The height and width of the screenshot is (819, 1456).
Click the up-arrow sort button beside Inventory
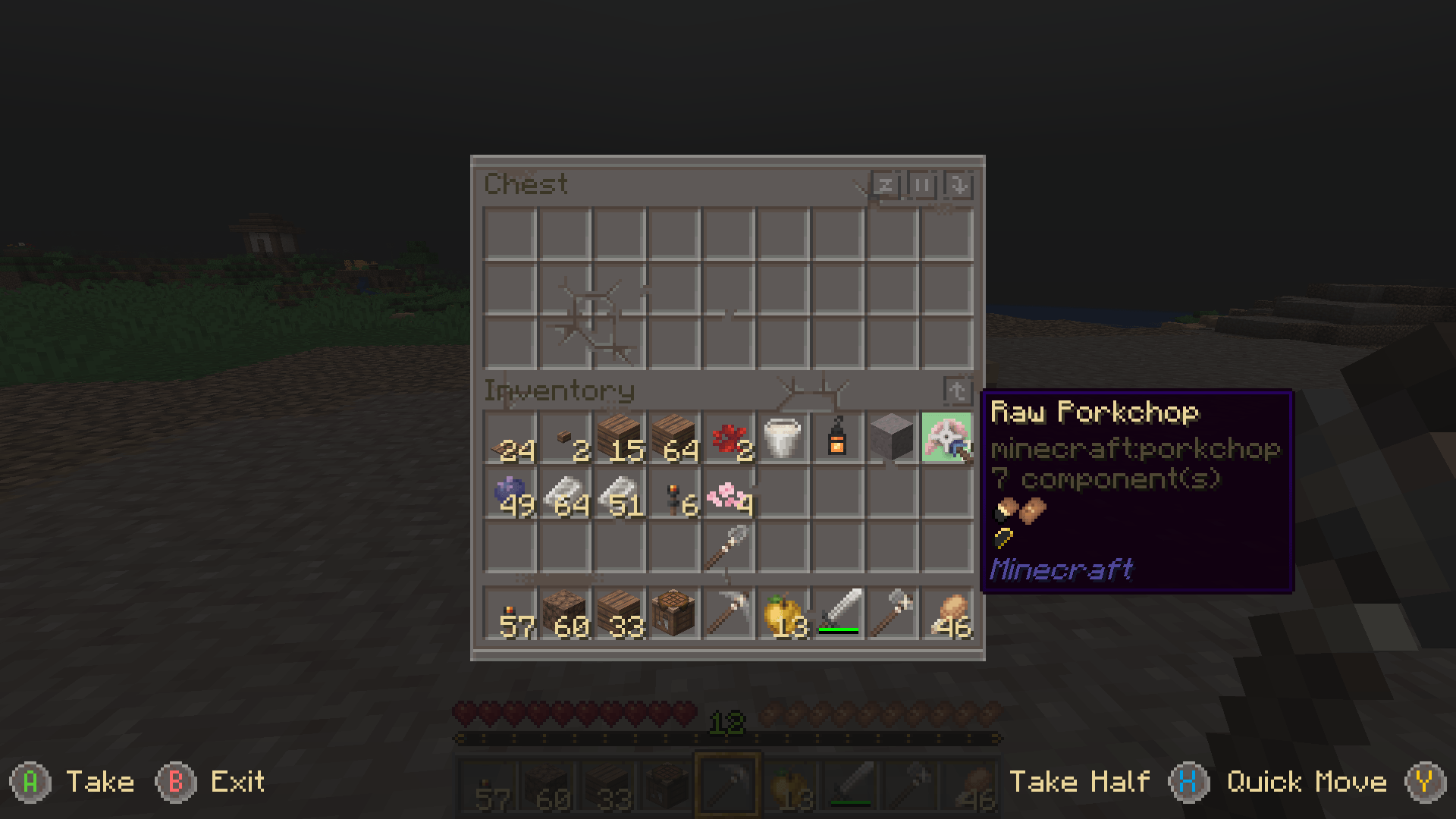click(x=958, y=389)
